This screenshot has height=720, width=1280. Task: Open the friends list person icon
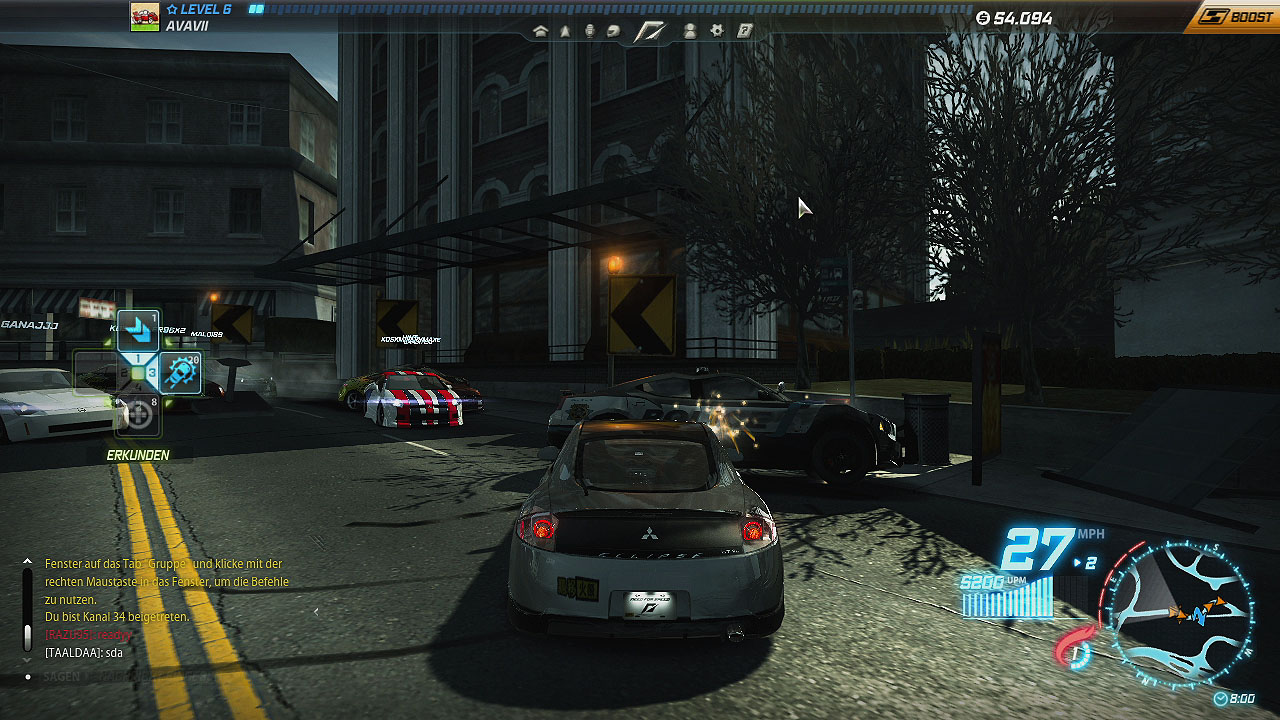pos(689,31)
